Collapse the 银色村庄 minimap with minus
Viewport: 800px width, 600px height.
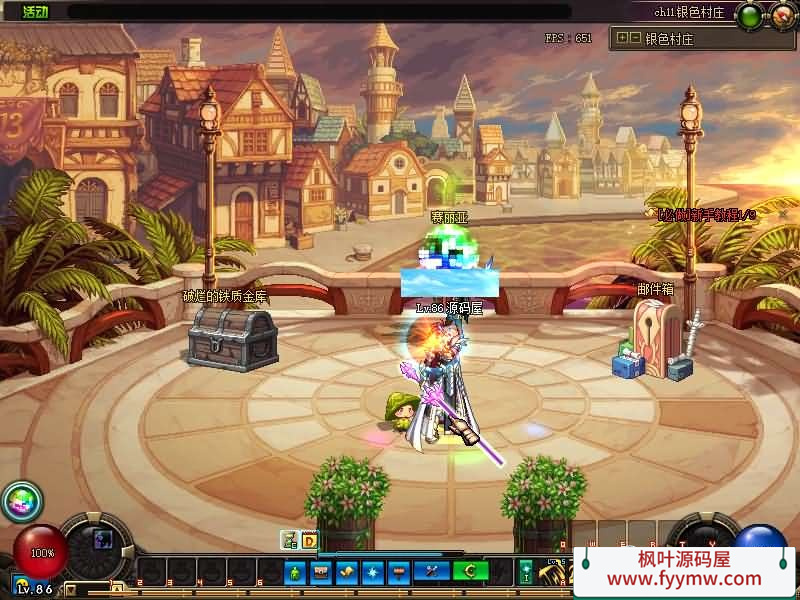pos(635,39)
